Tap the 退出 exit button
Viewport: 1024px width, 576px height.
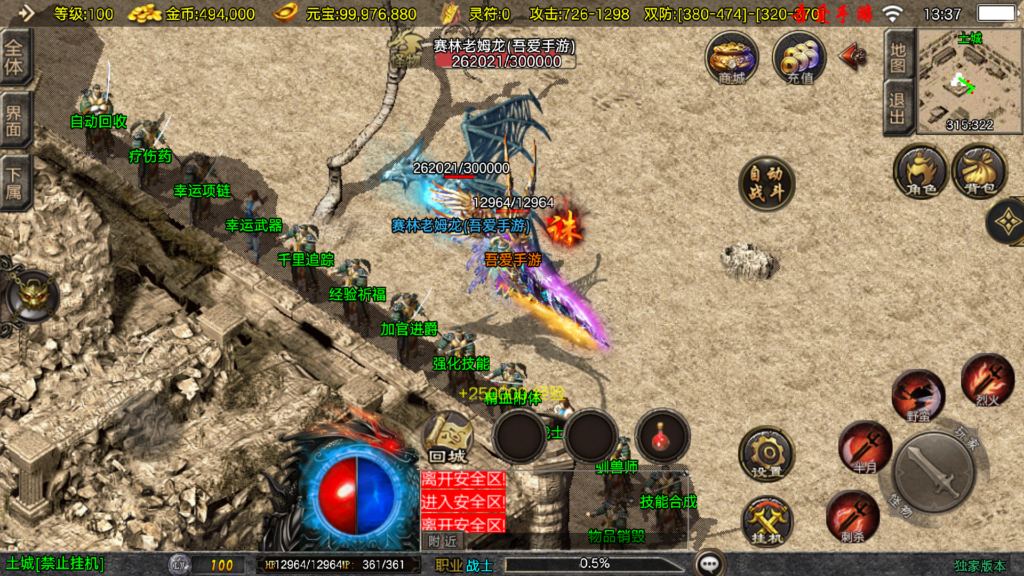pyautogui.click(x=898, y=107)
